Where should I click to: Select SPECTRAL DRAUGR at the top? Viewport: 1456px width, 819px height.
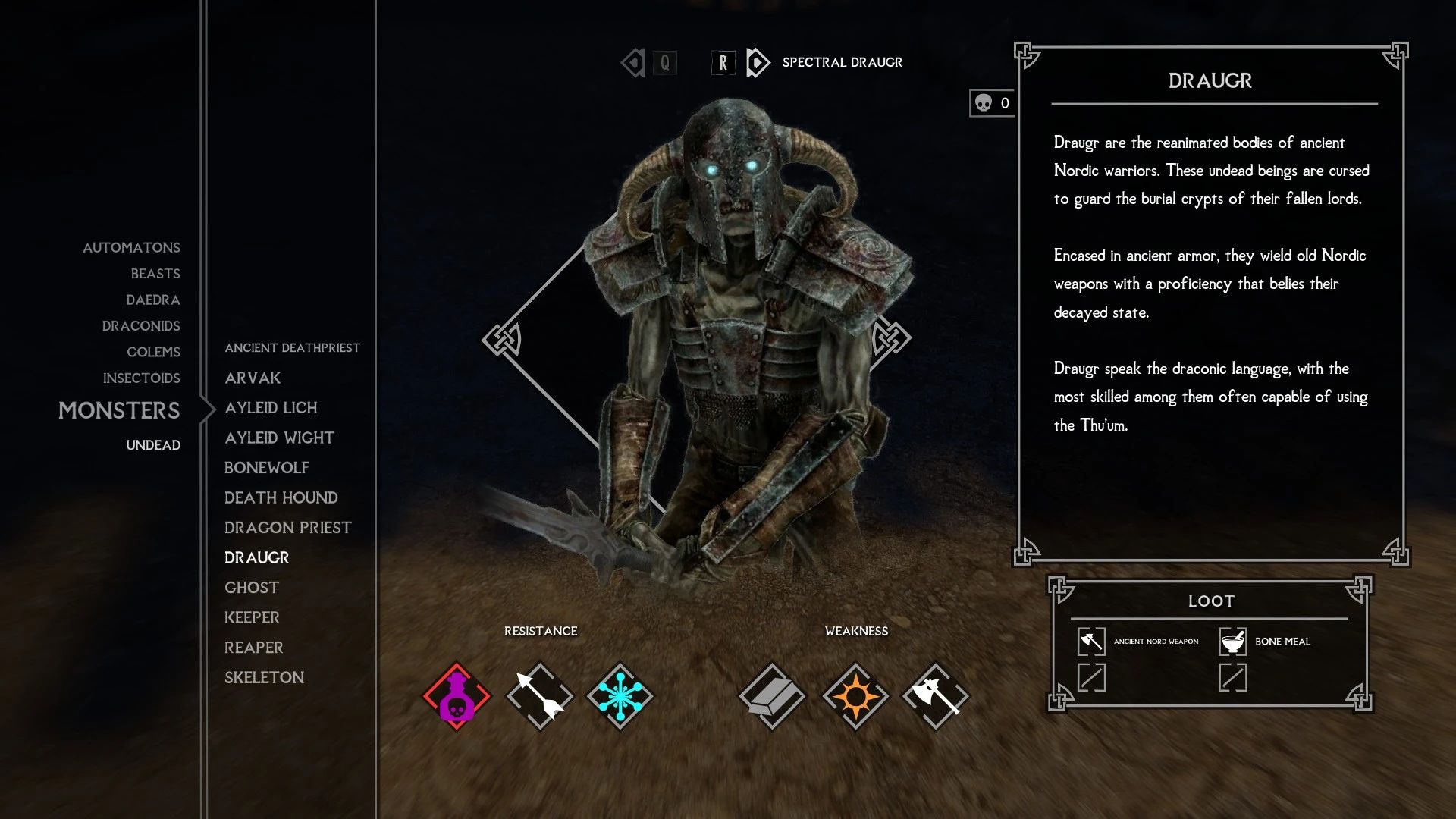coord(841,63)
